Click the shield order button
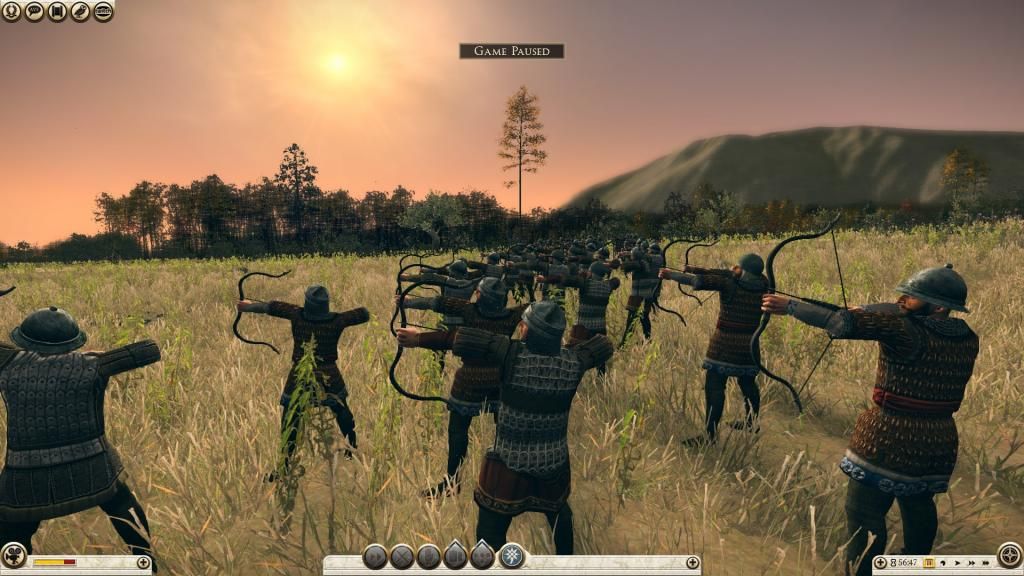1024x576 pixels. (429, 557)
